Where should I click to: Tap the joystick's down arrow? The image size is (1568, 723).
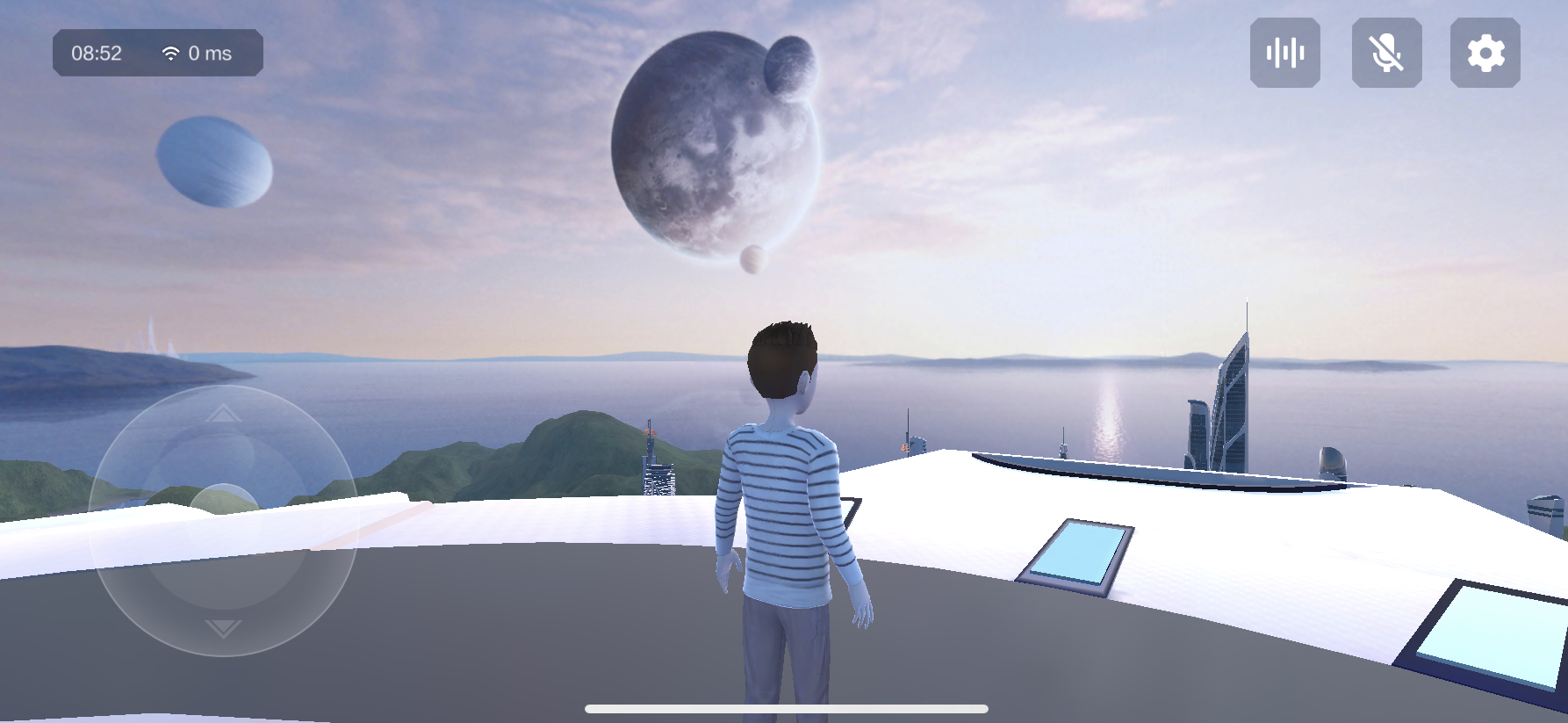coord(224,628)
